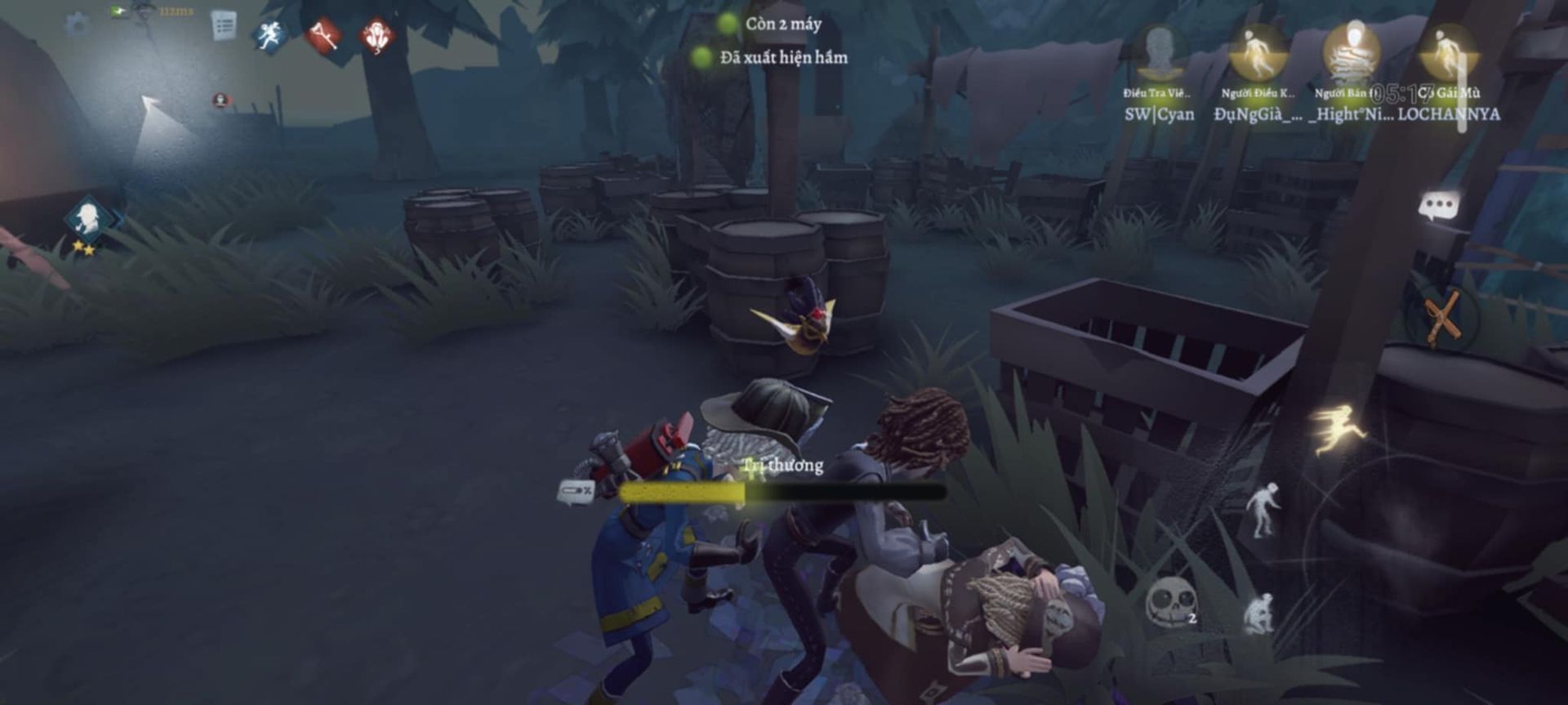Image resolution: width=1568 pixels, height=705 pixels.
Task: Switch to the crouching stance
Action: [1258, 614]
